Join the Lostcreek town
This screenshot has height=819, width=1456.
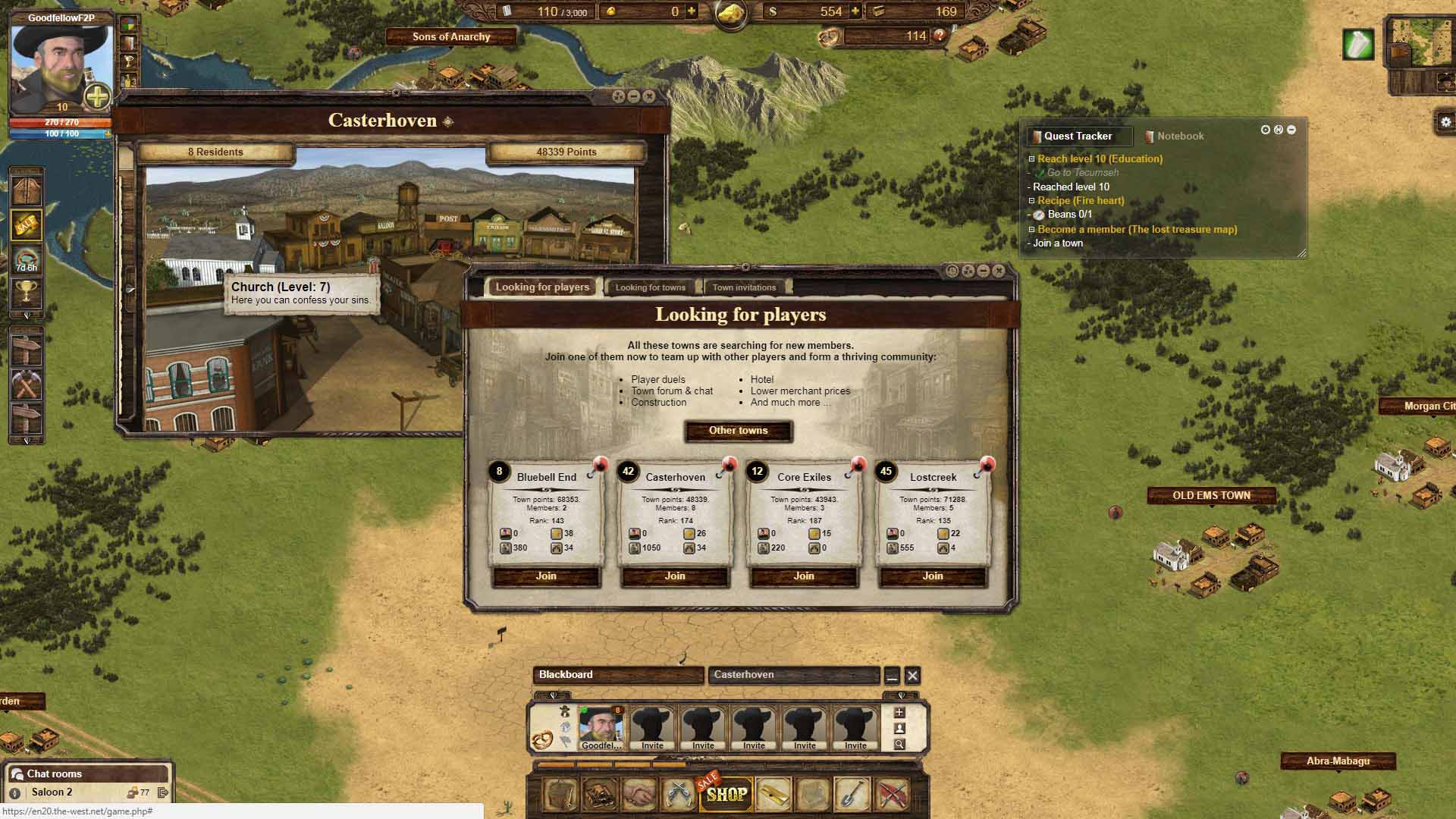coord(933,576)
